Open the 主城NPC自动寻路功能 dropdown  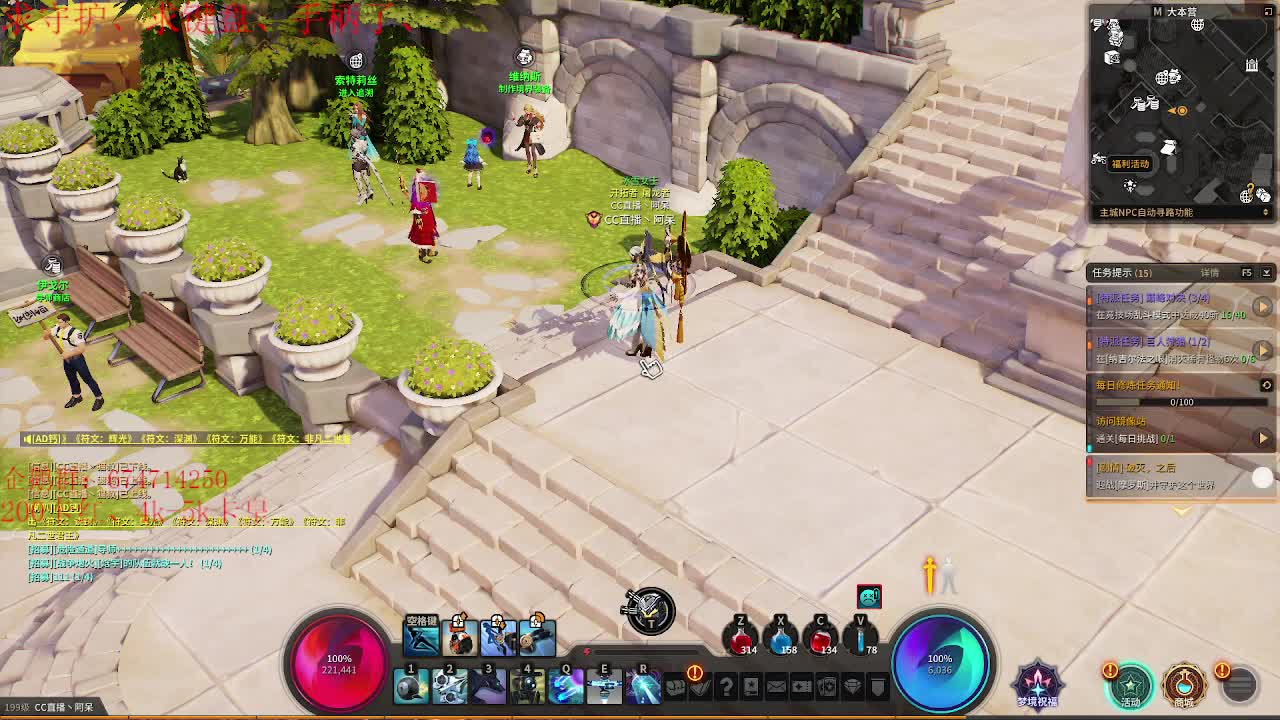click(1265, 213)
